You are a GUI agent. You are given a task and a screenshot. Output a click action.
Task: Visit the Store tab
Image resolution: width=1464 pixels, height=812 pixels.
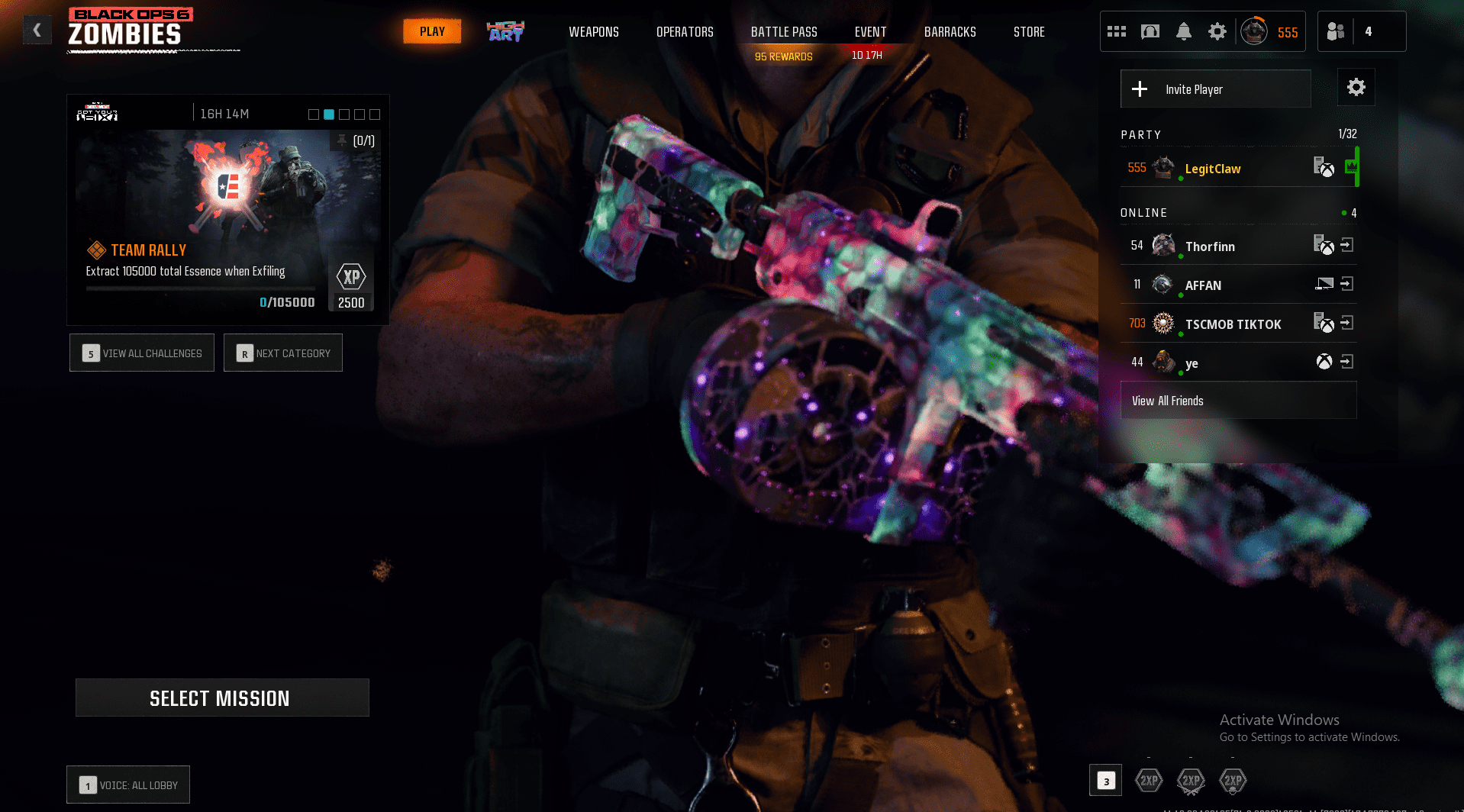coord(1029,32)
